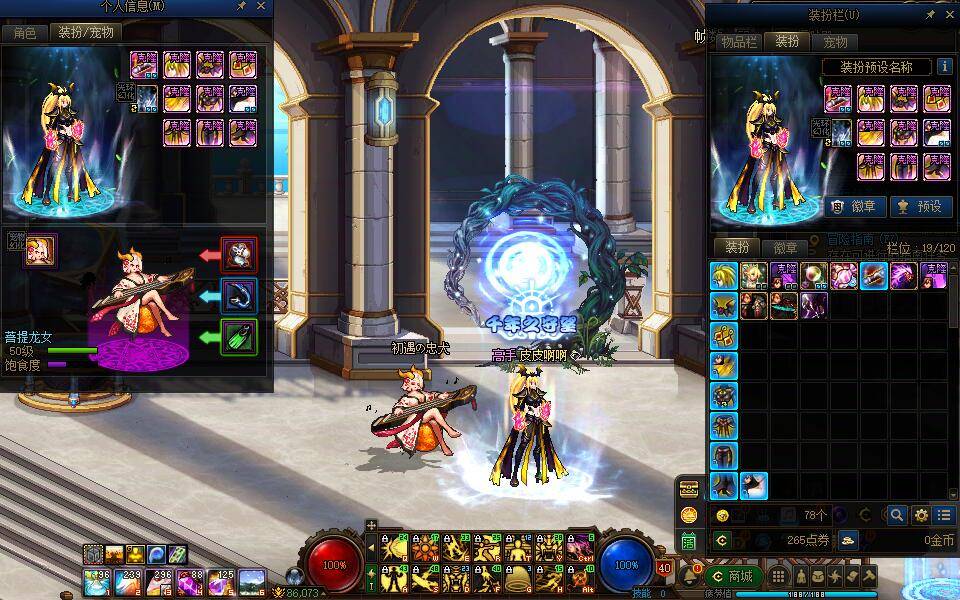960x600 pixels.
Task: Switch to the 角色 tab
Action: tap(24, 33)
